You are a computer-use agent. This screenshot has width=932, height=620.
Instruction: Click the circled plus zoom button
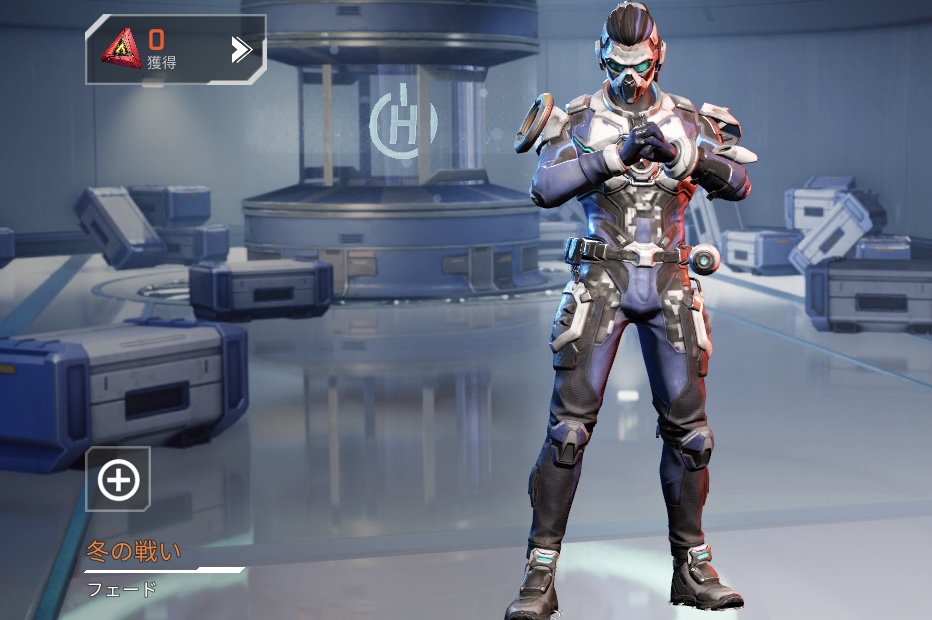[118, 480]
